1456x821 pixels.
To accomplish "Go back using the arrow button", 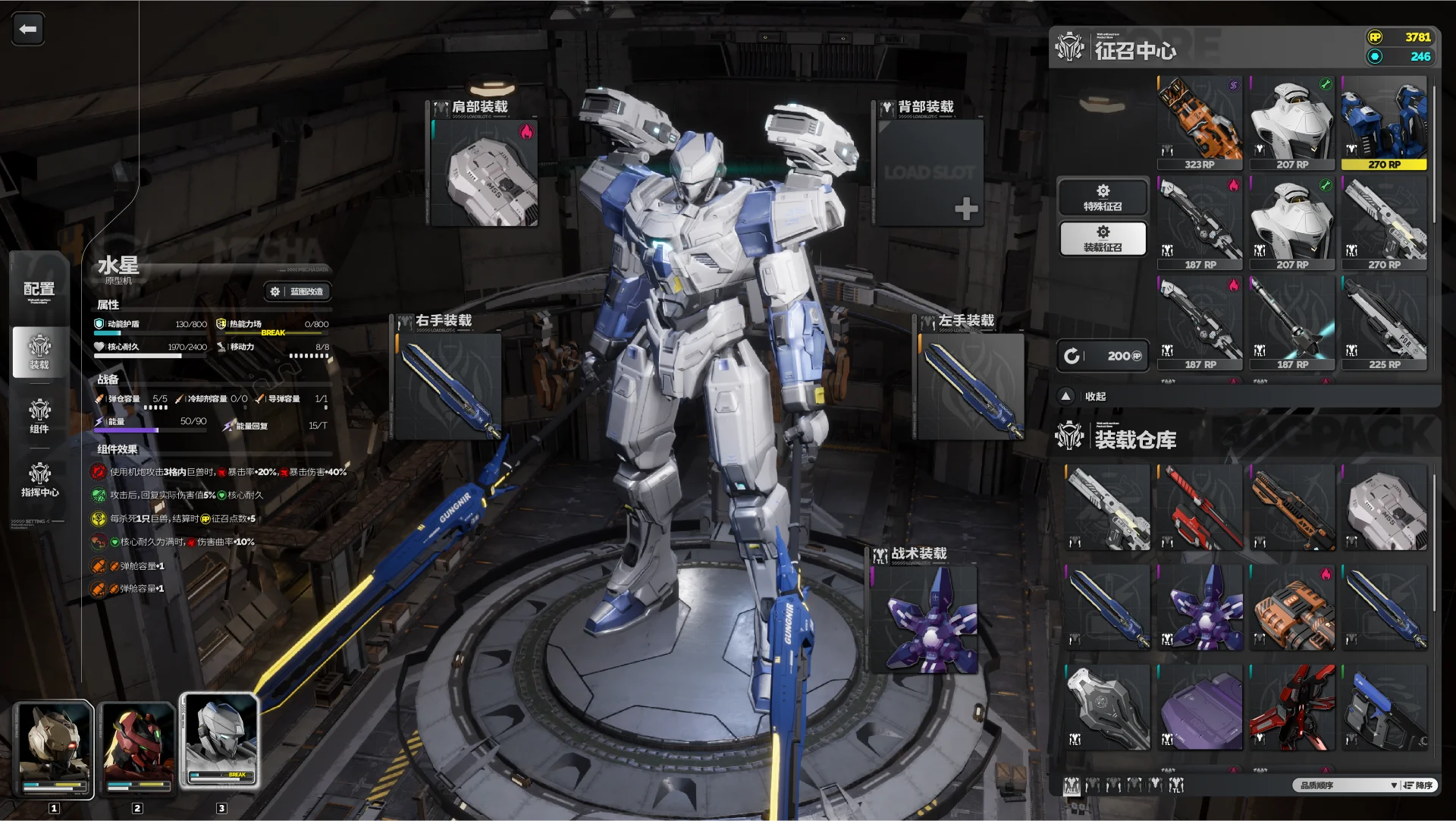I will pyautogui.click(x=28, y=30).
